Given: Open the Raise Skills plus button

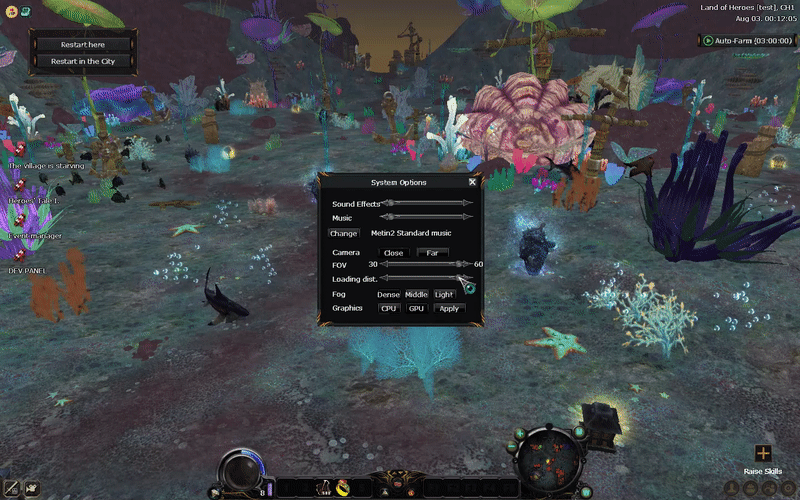Looking at the screenshot, I should (763, 453).
